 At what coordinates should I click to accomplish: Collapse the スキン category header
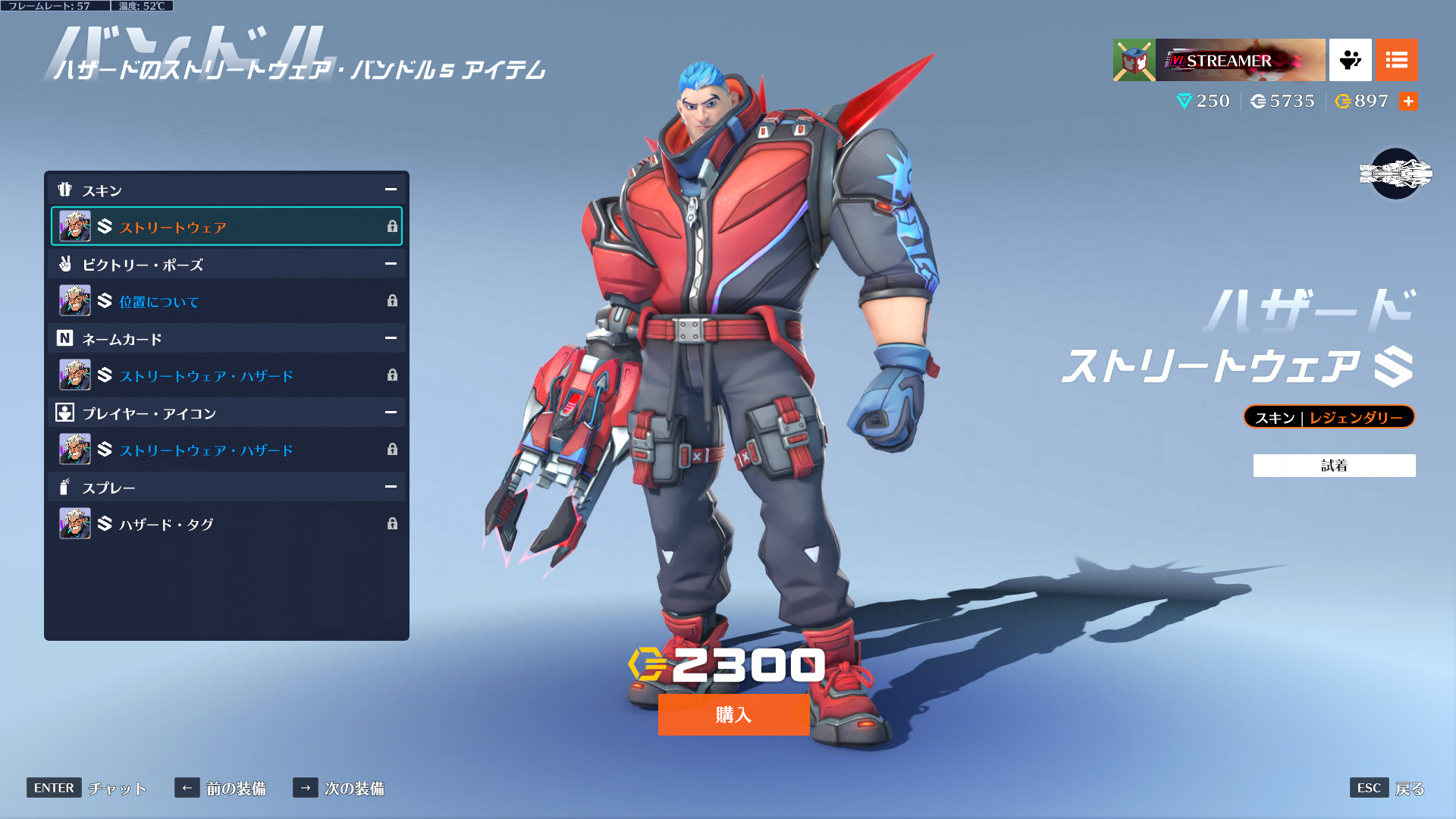(391, 190)
